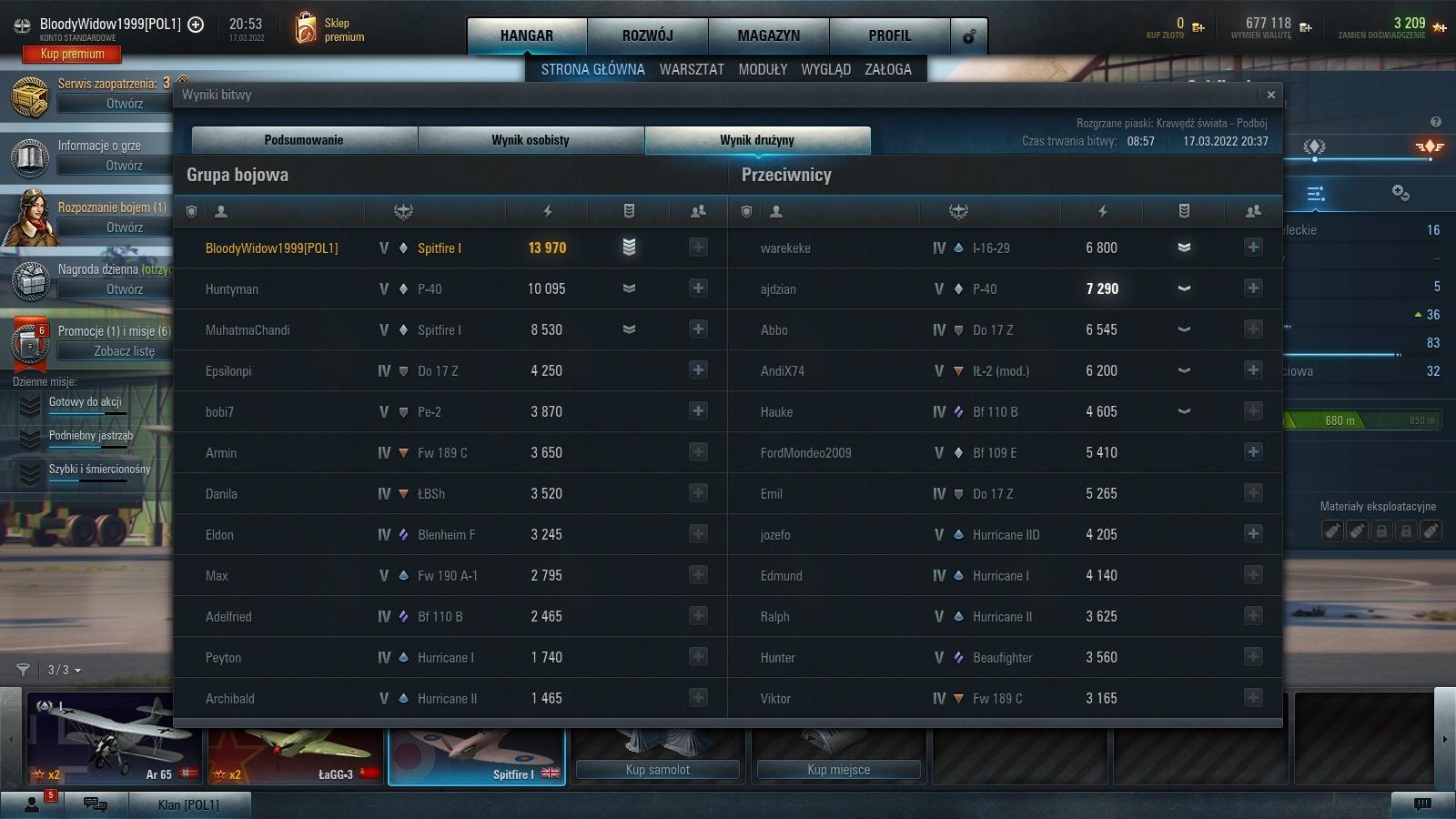Select the Wynik drużyny tab
Screen dimensions: 1456x819
point(757,140)
